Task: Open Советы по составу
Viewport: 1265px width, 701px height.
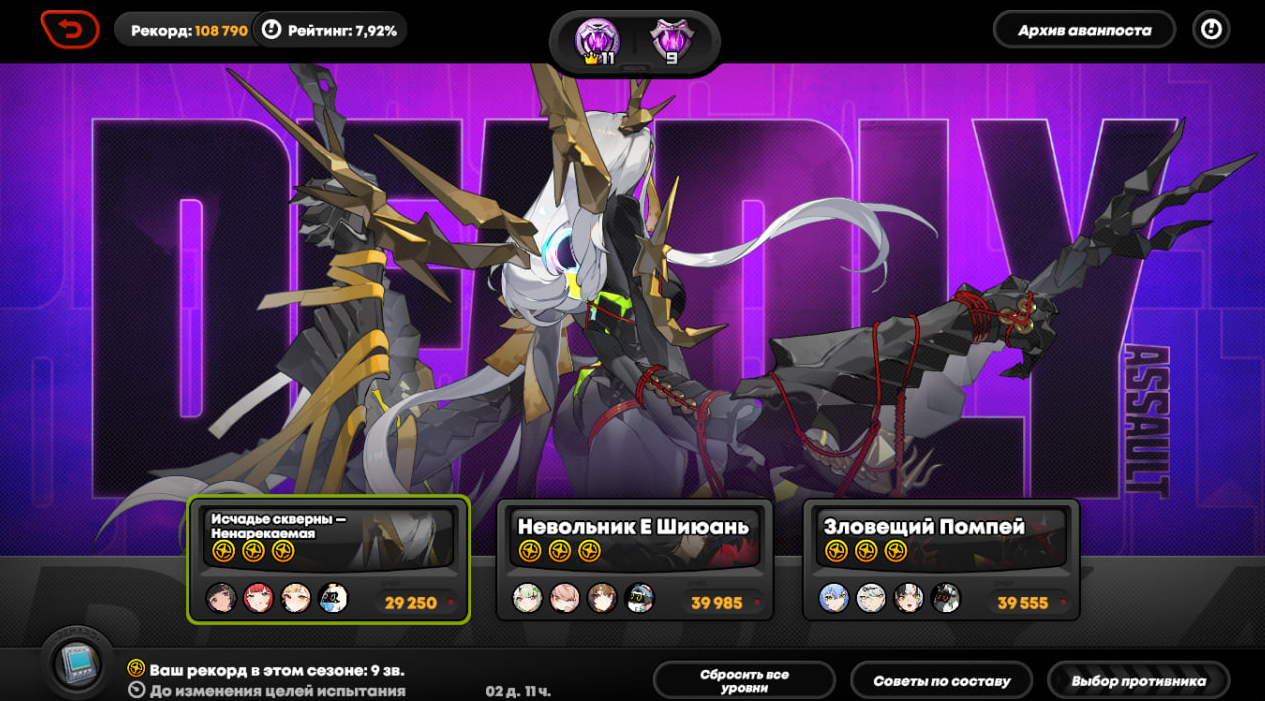Action: 941,681
